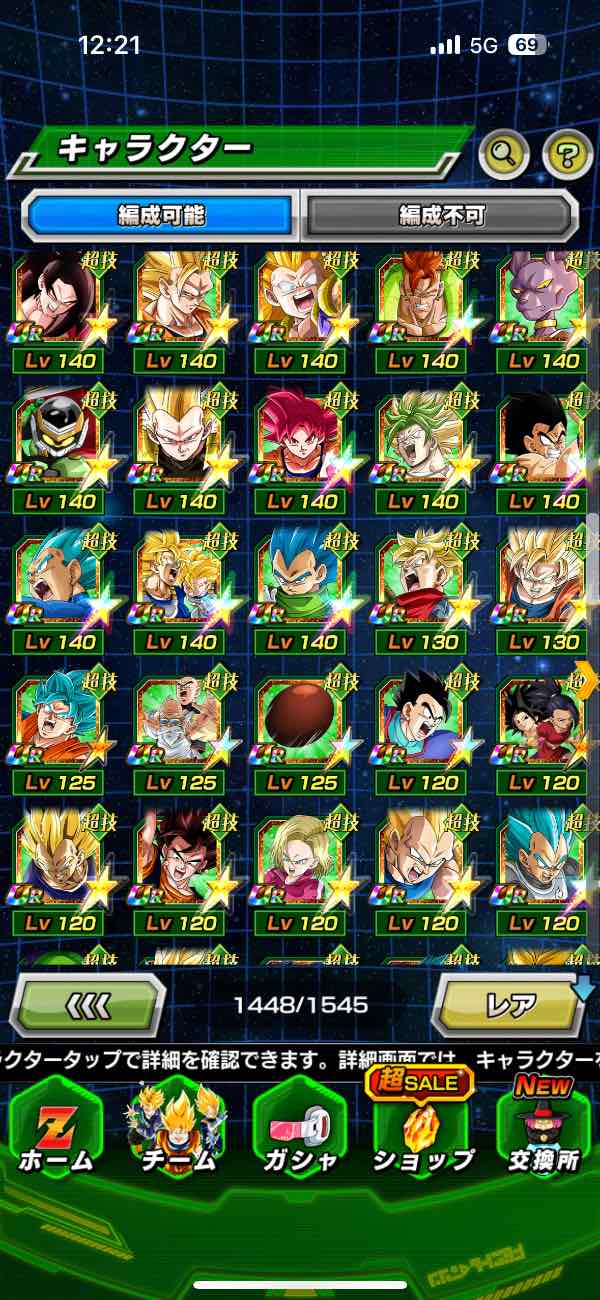The width and height of the screenshot is (600, 1300).
Task: Open the question mark help button
Action: (567, 153)
